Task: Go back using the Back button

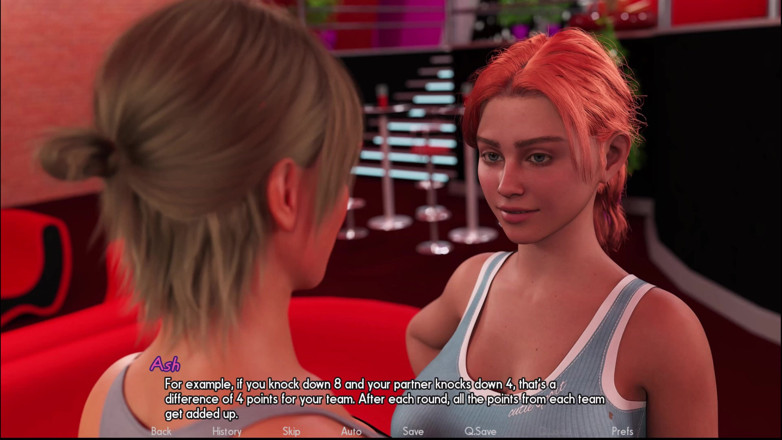Action: (161, 431)
